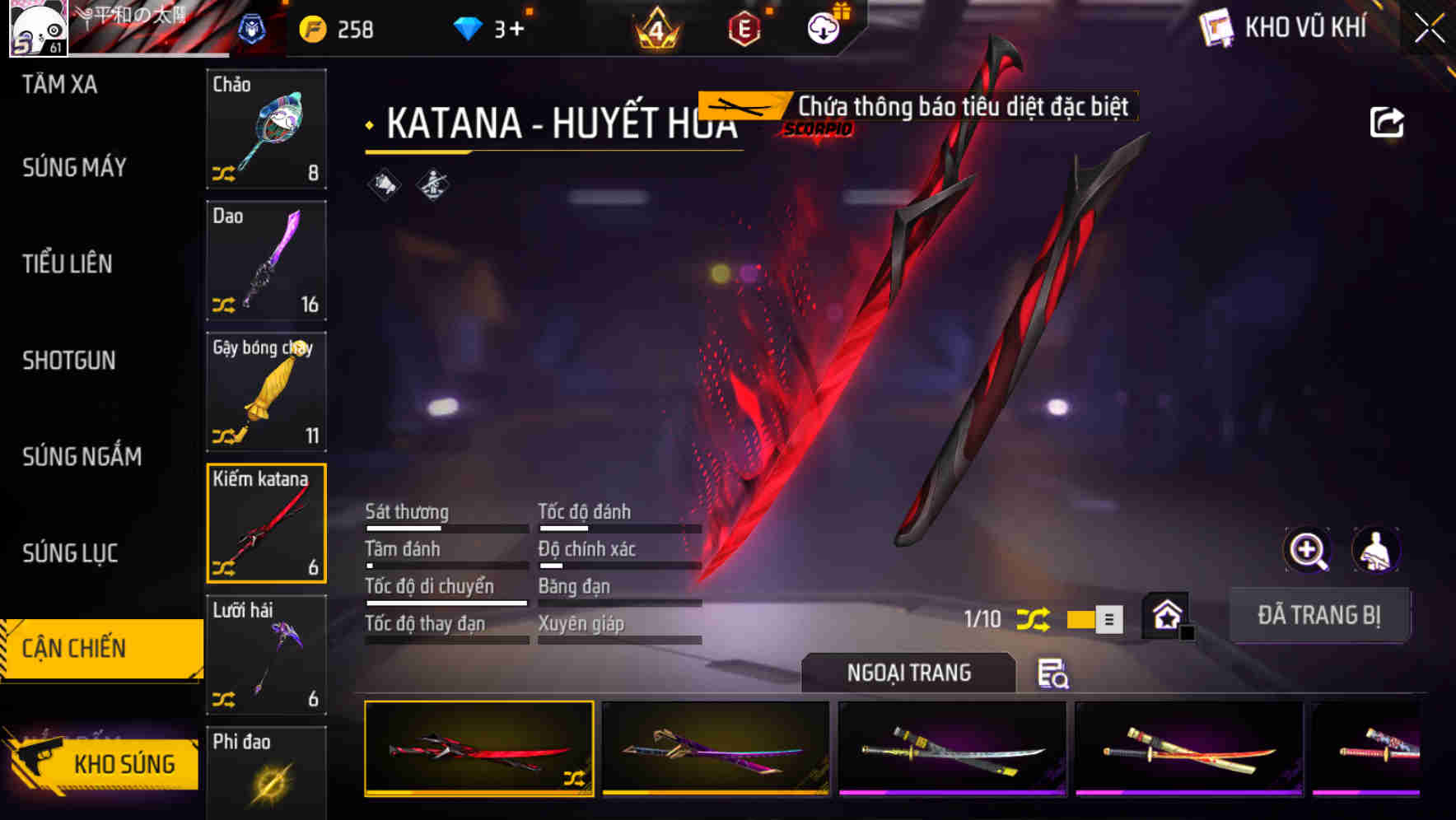Click the diamond currency icon in top bar
This screenshot has height=820, width=1456.
pyautogui.click(x=468, y=27)
